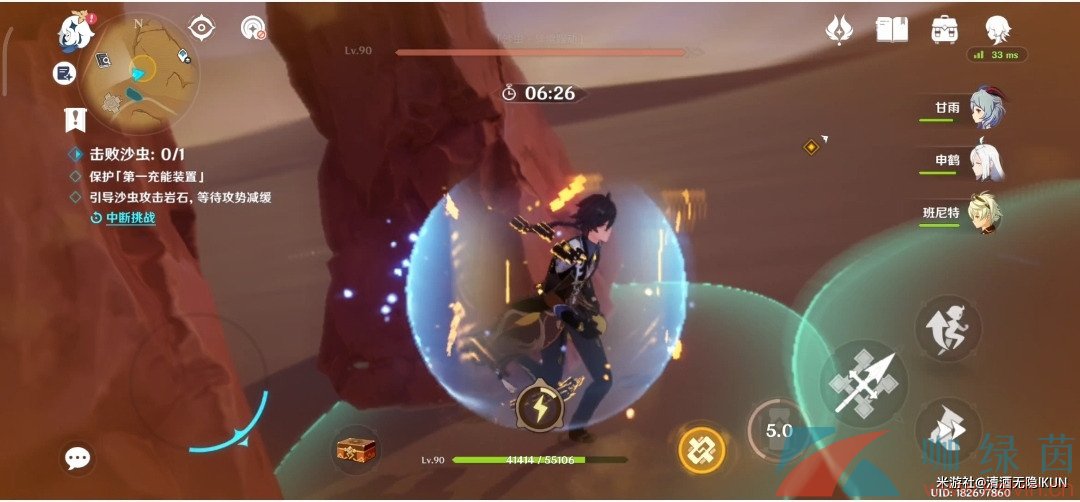The height and width of the screenshot is (502, 1080).
Task: Open the chat speech bubble
Action: [x=78, y=458]
